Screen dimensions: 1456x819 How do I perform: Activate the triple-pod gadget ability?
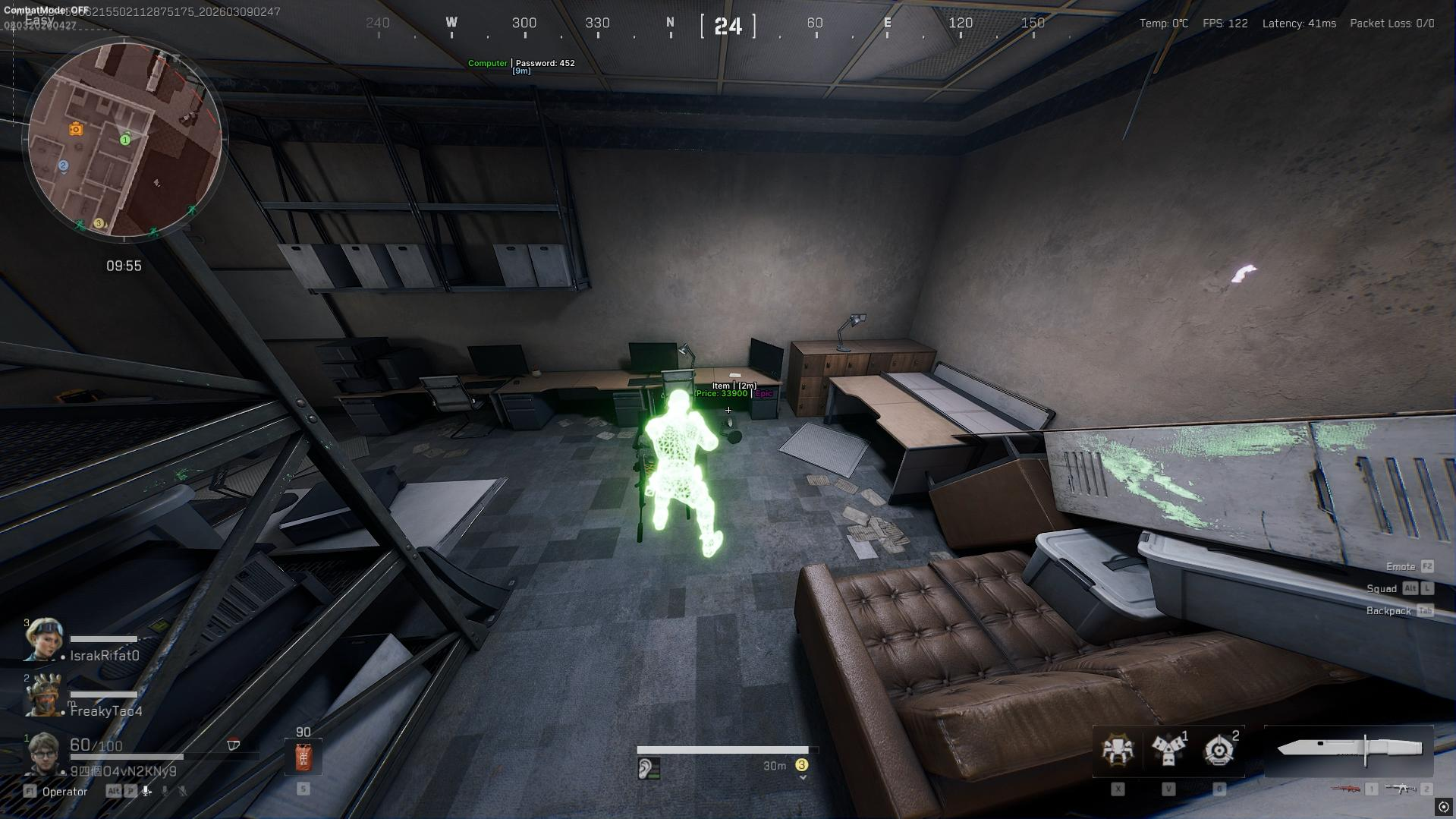click(x=1168, y=750)
